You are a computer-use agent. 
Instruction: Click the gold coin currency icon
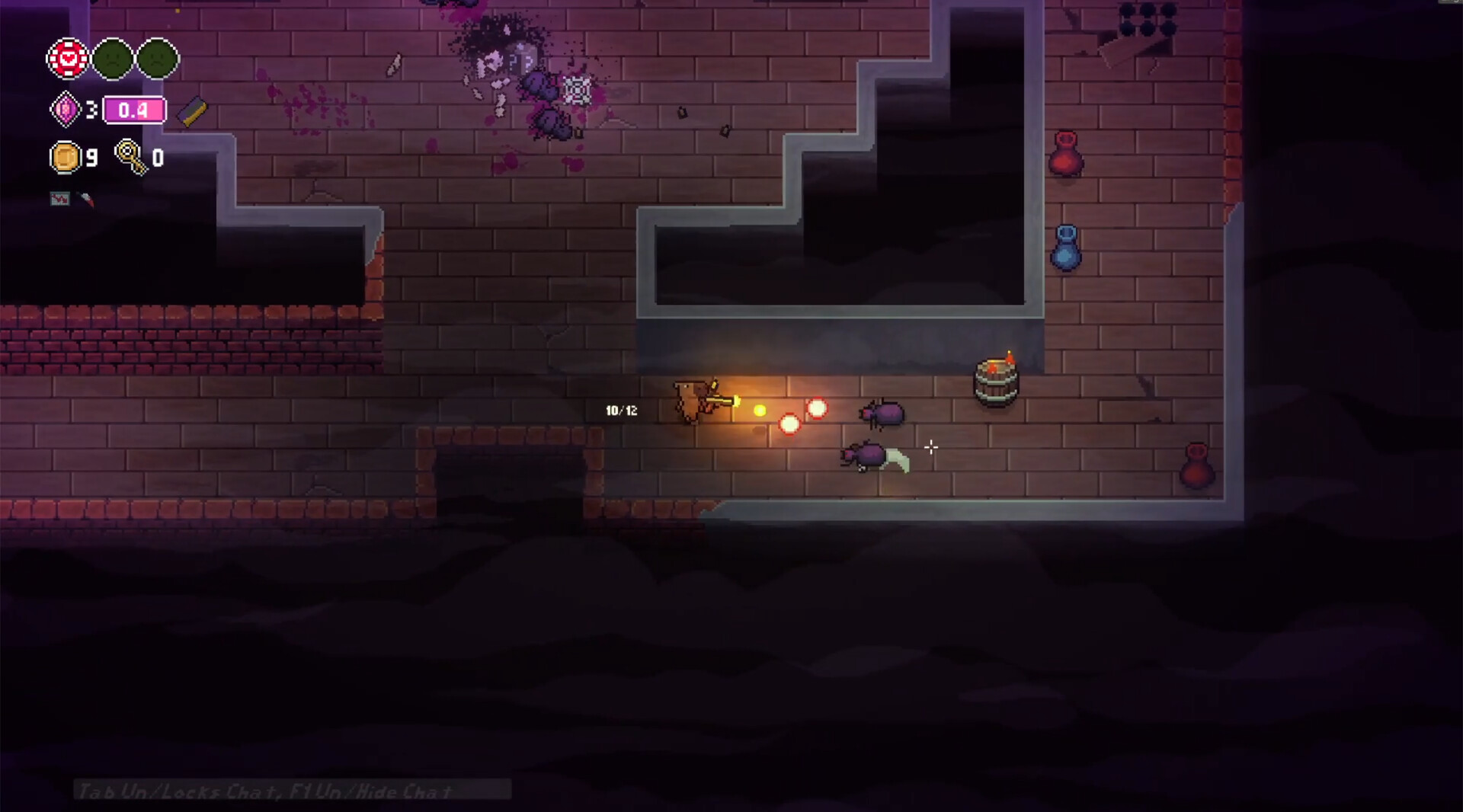click(65, 158)
